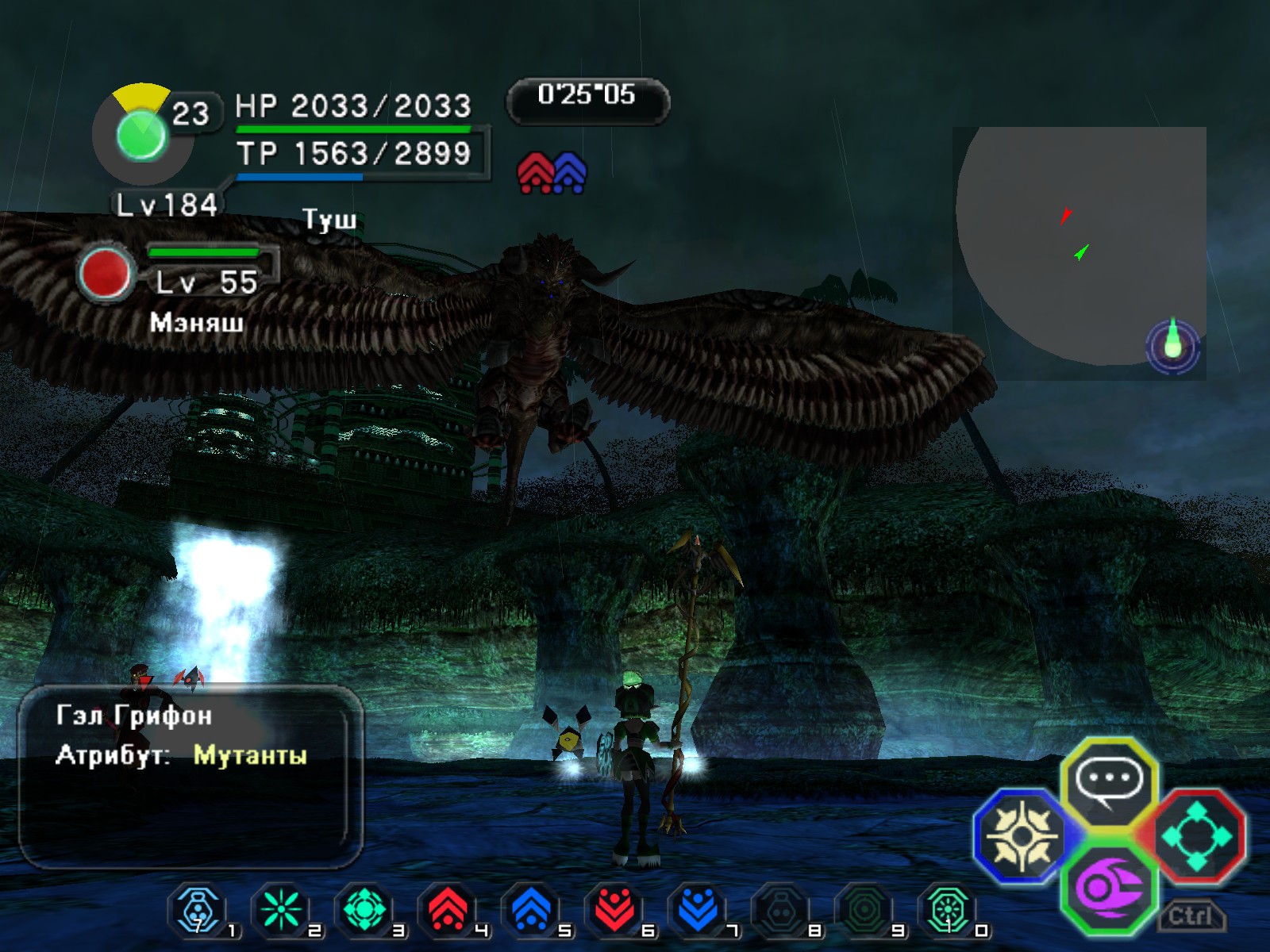Viewport: 1270px width, 952px height.
Task: Cast the blue upward-arrows buff in slot 5
Action: (x=531, y=909)
